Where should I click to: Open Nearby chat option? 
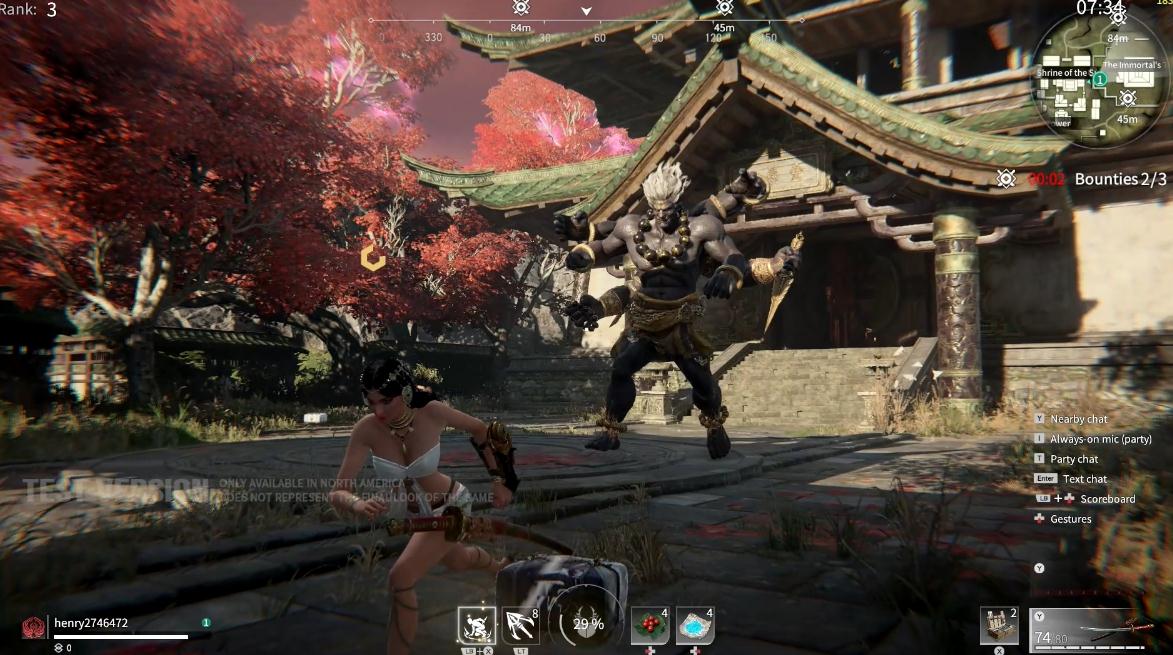click(x=1078, y=419)
